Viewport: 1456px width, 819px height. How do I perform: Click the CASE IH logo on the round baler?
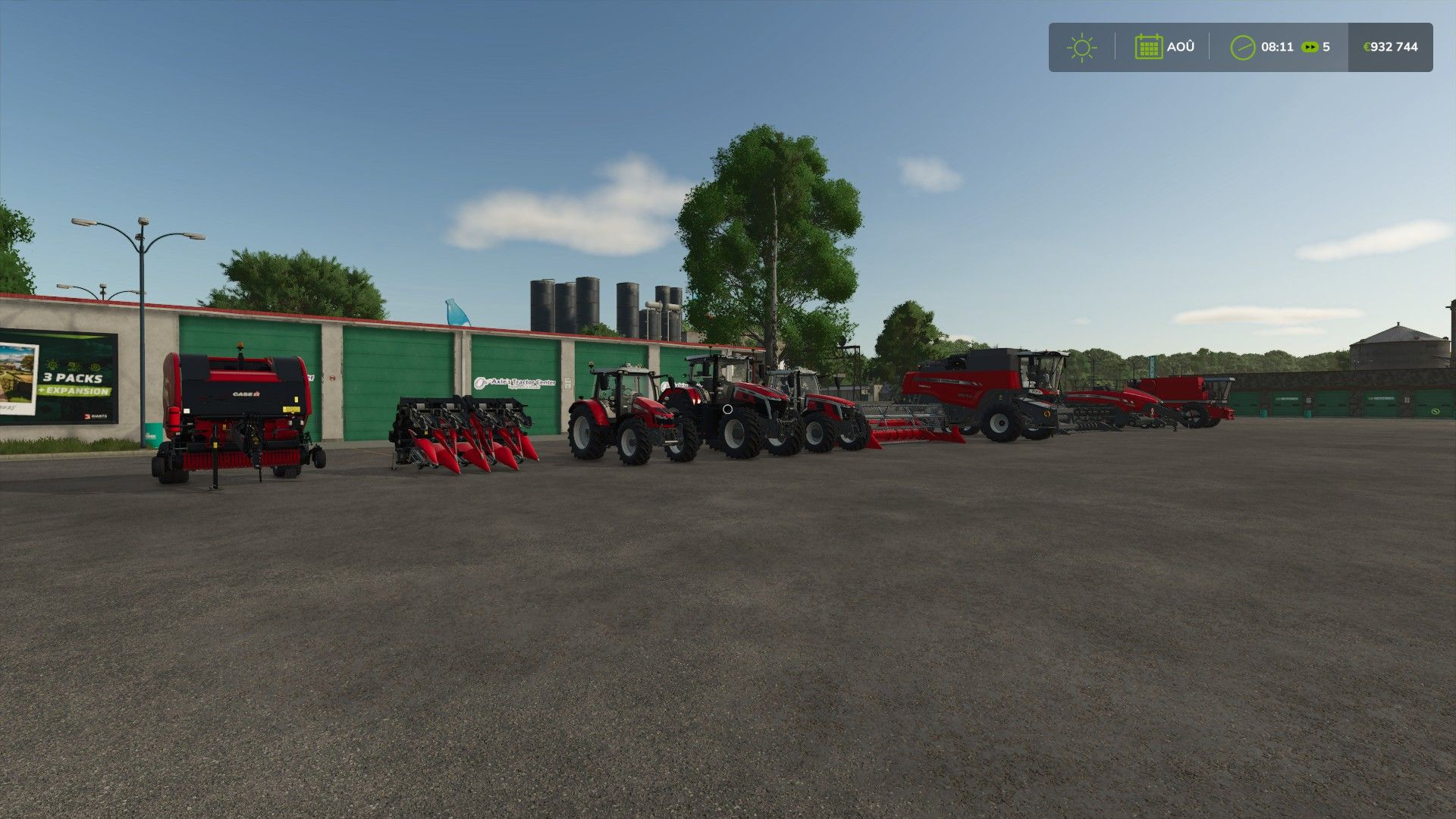click(x=246, y=394)
